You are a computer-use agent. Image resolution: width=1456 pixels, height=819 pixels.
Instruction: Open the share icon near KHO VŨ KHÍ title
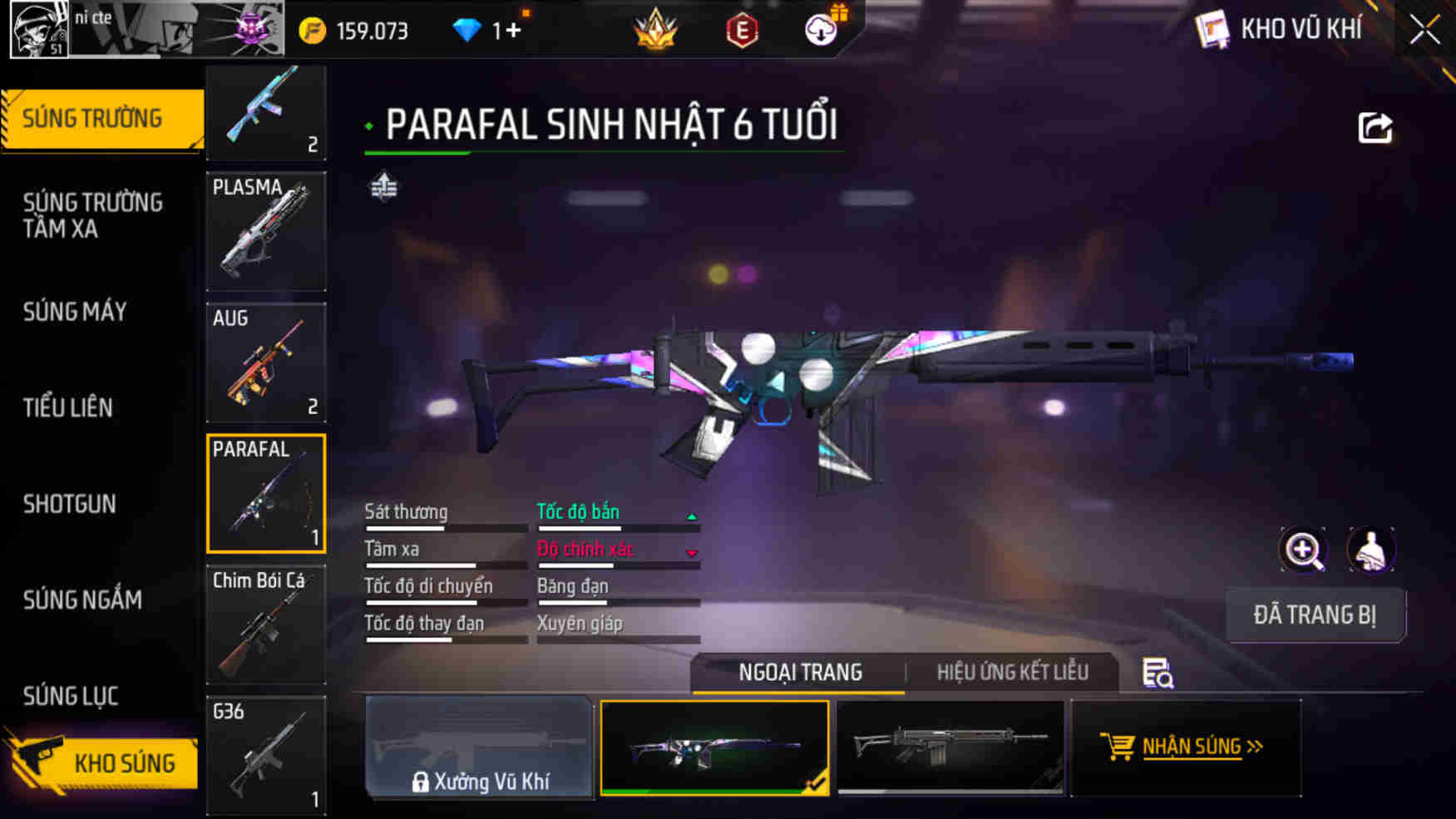(1378, 126)
